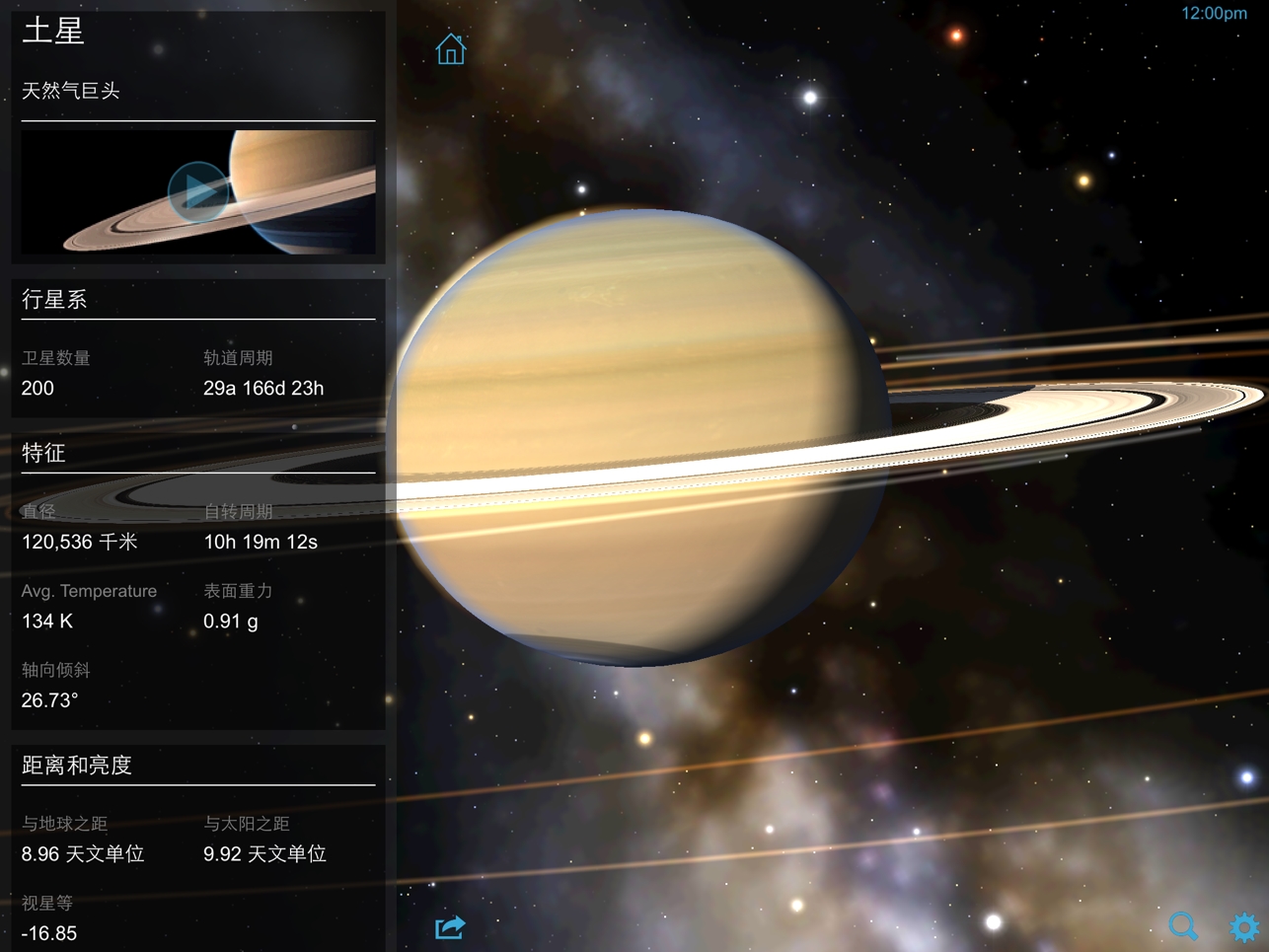Click the home icon above Saturn

click(x=450, y=48)
